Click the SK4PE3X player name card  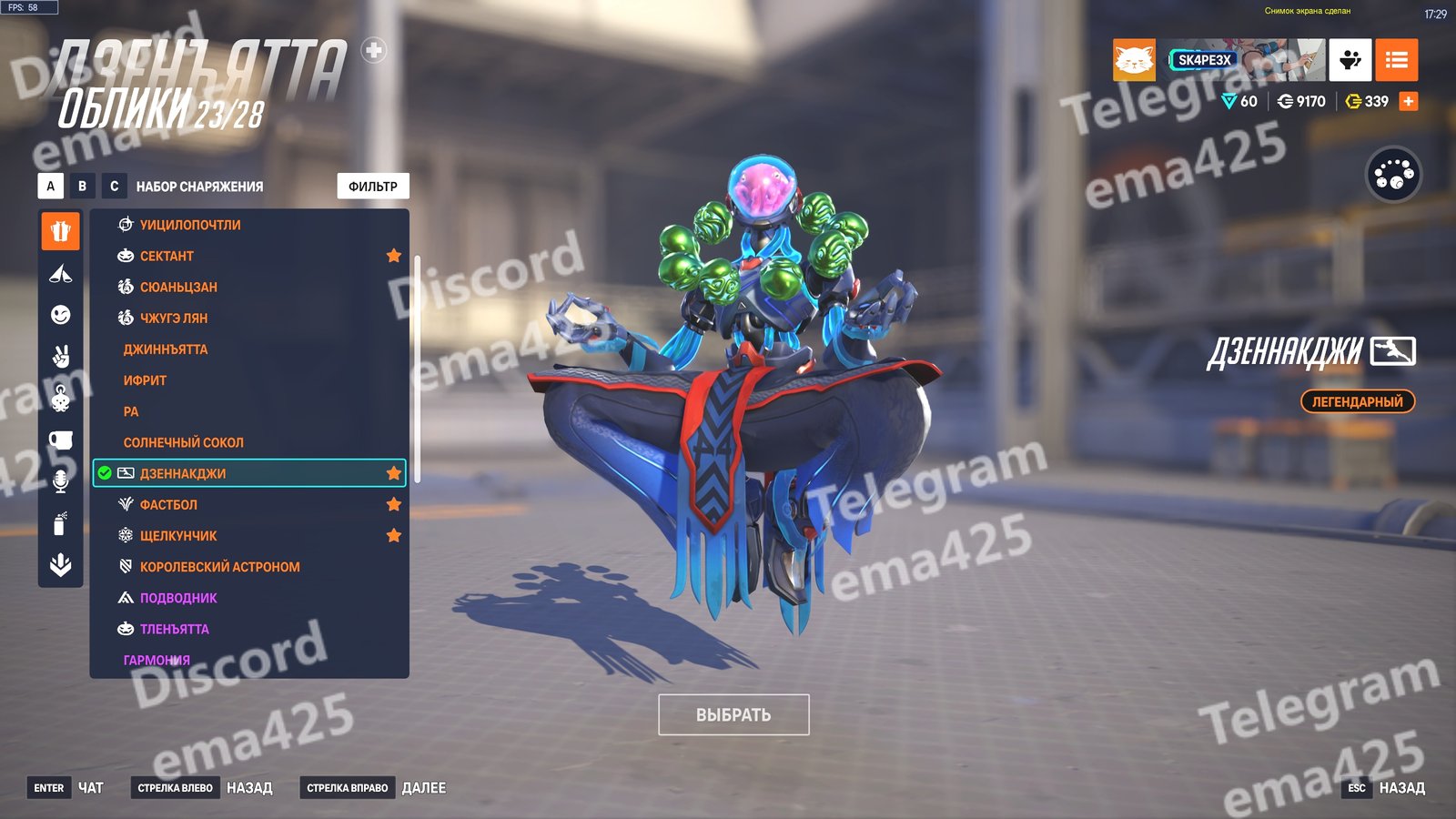(x=1205, y=60)
